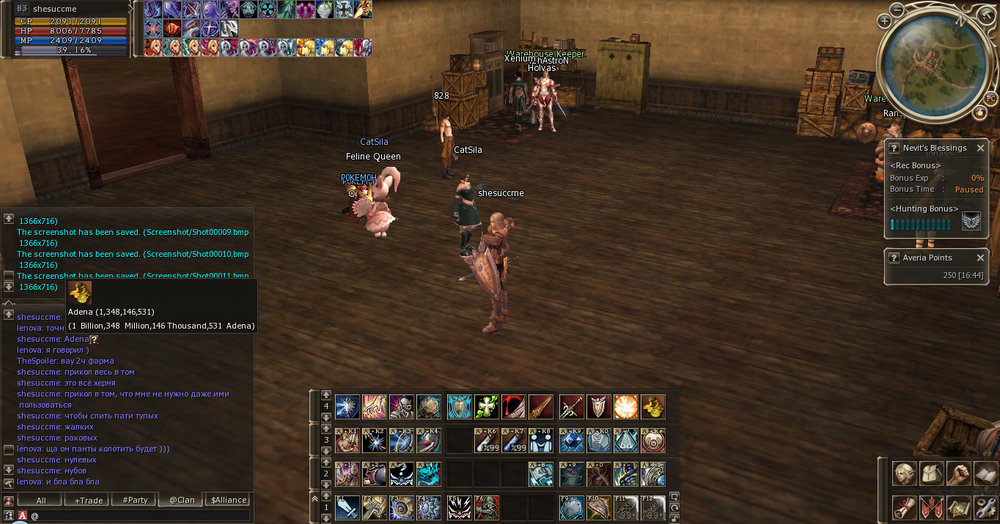
Task: Use the Adena gold coins hotbar slot
Action: 653,406
